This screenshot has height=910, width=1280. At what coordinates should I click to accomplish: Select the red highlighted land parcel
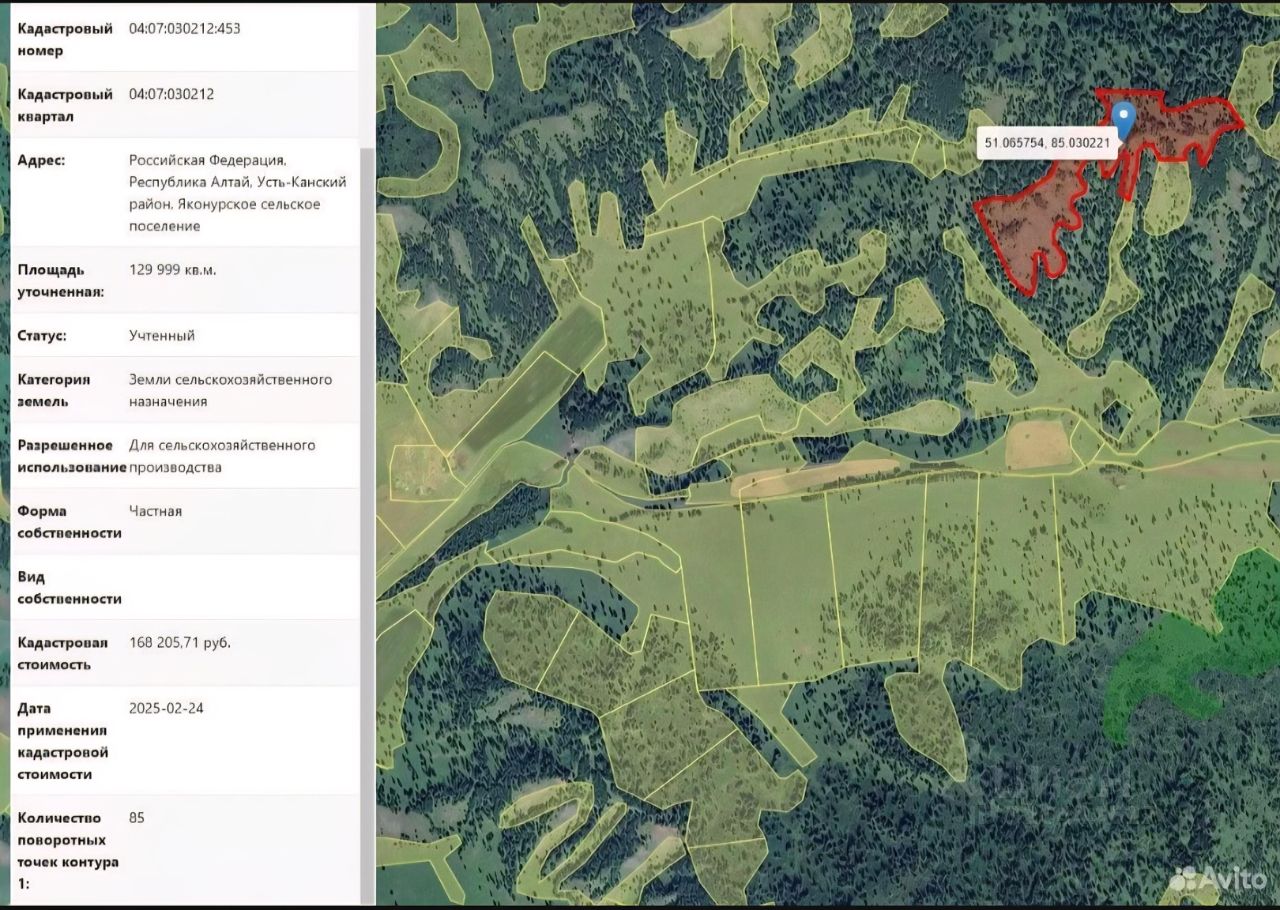pos(1030,225)
